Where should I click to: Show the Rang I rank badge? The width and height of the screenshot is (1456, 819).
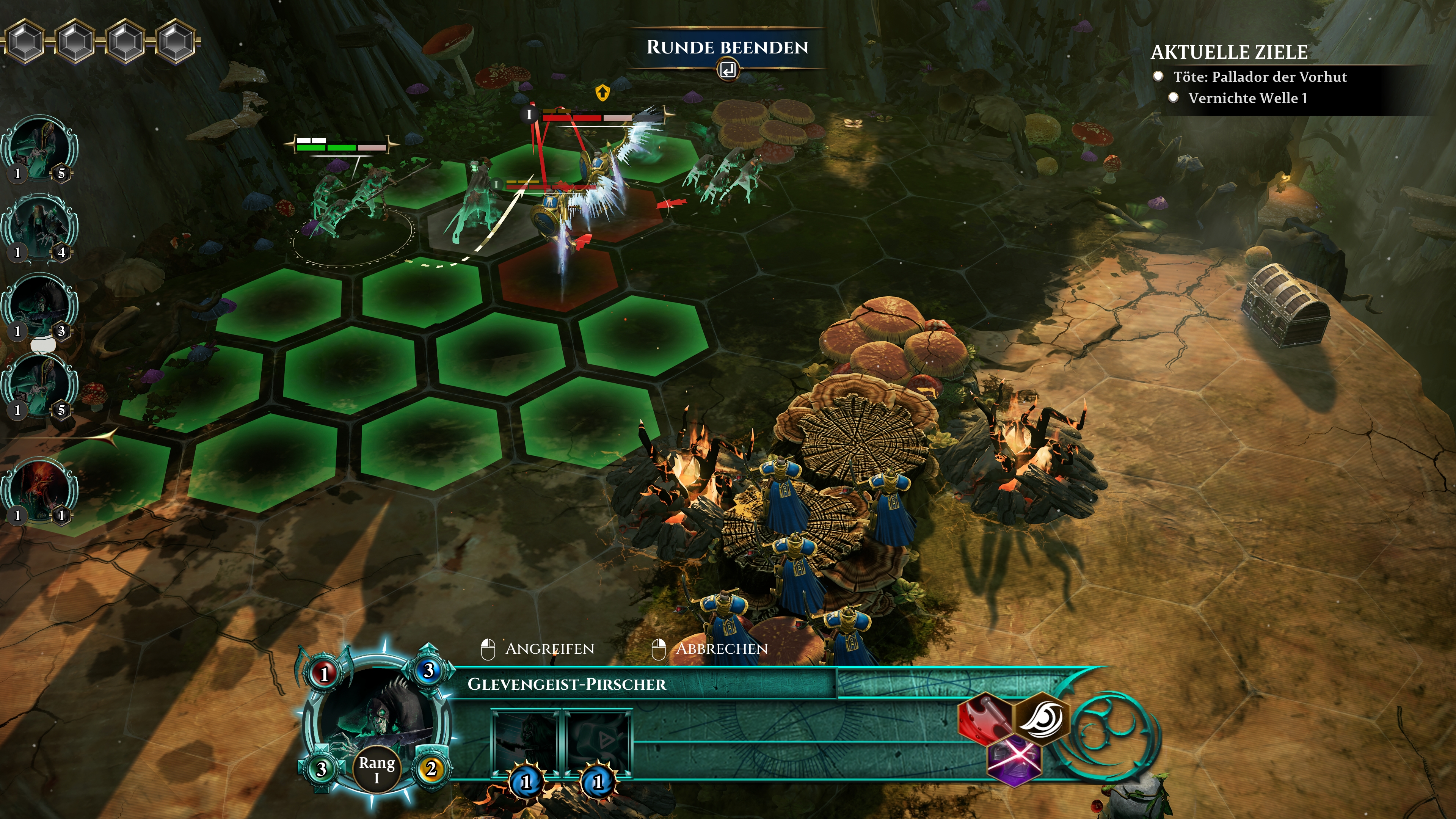click(x=377, y=769)
